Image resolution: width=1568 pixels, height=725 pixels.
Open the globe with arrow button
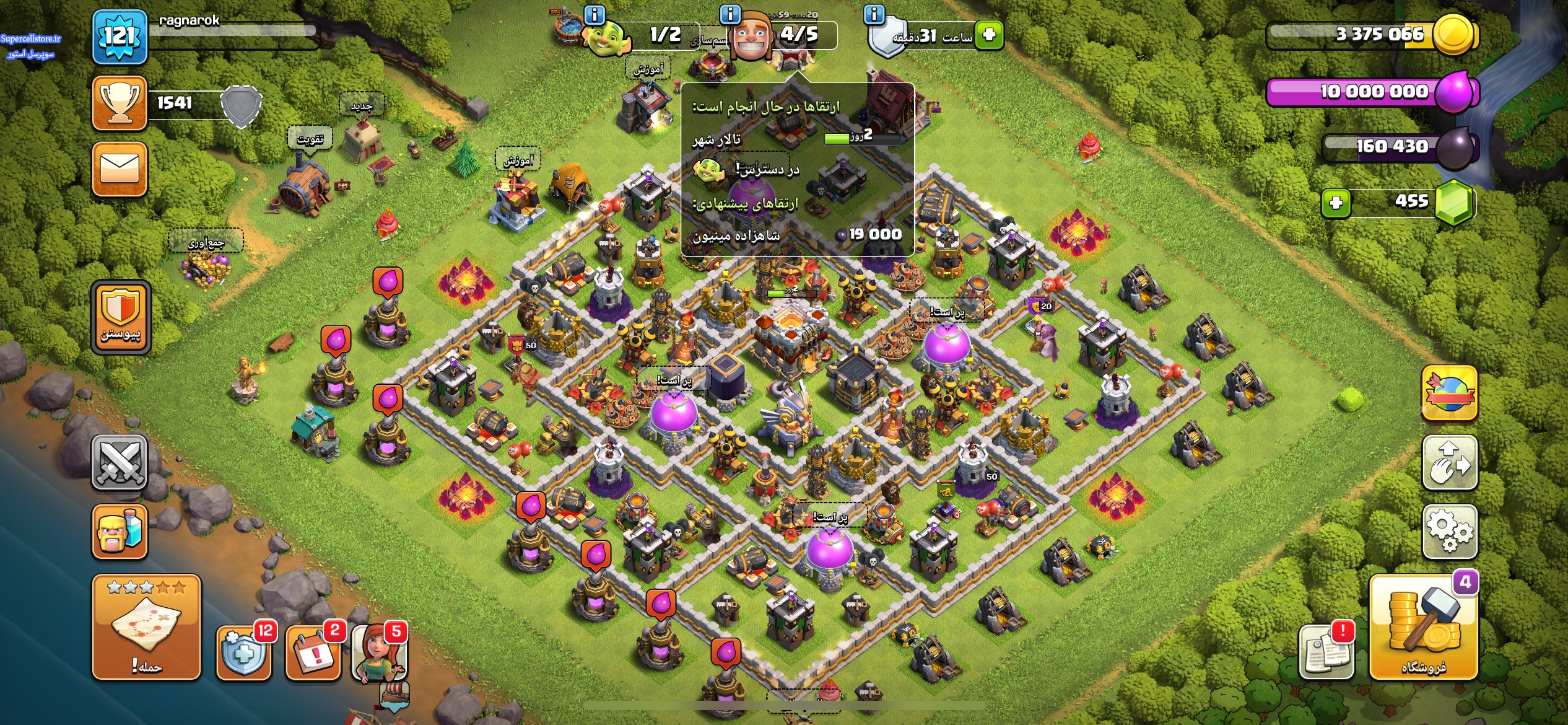[x=1449, y=393]
